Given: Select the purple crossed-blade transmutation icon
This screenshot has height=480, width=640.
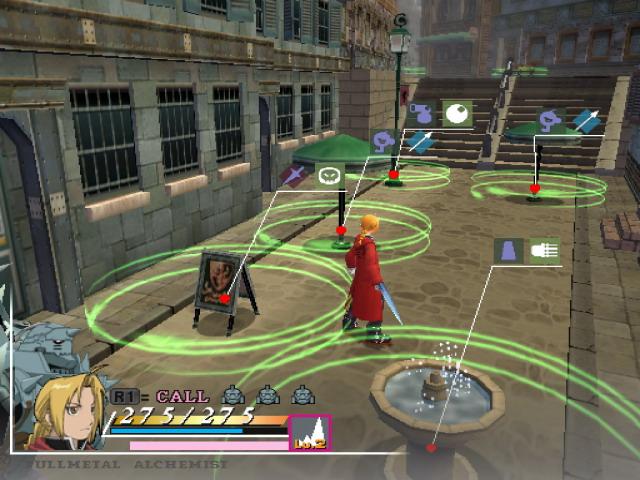Looking at the screenshot, I should coord(293,176).
